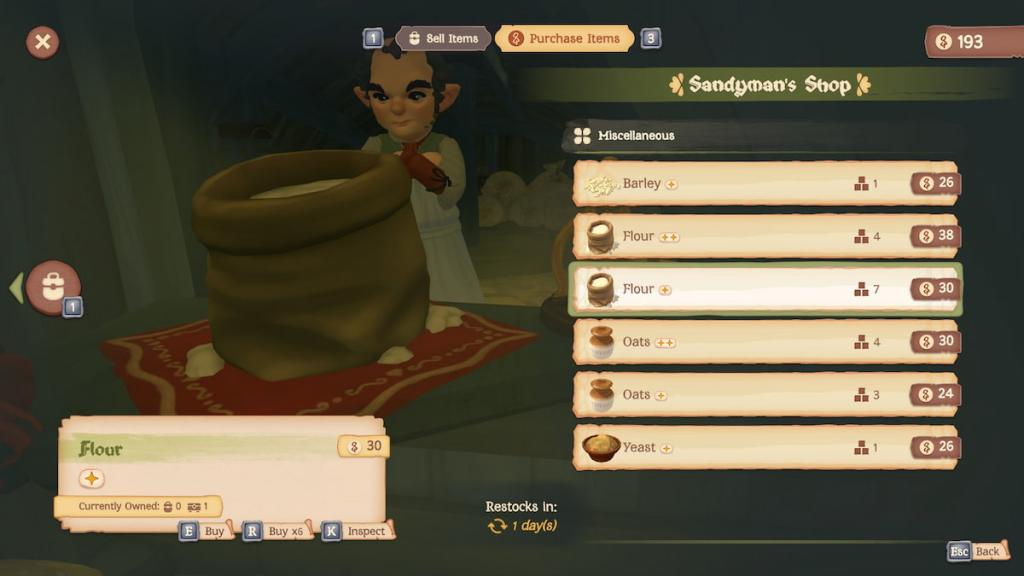The width and height of the screenshot is (1024, 576).
Task: Select the Yeast row in the list
Action: [765, 447]
